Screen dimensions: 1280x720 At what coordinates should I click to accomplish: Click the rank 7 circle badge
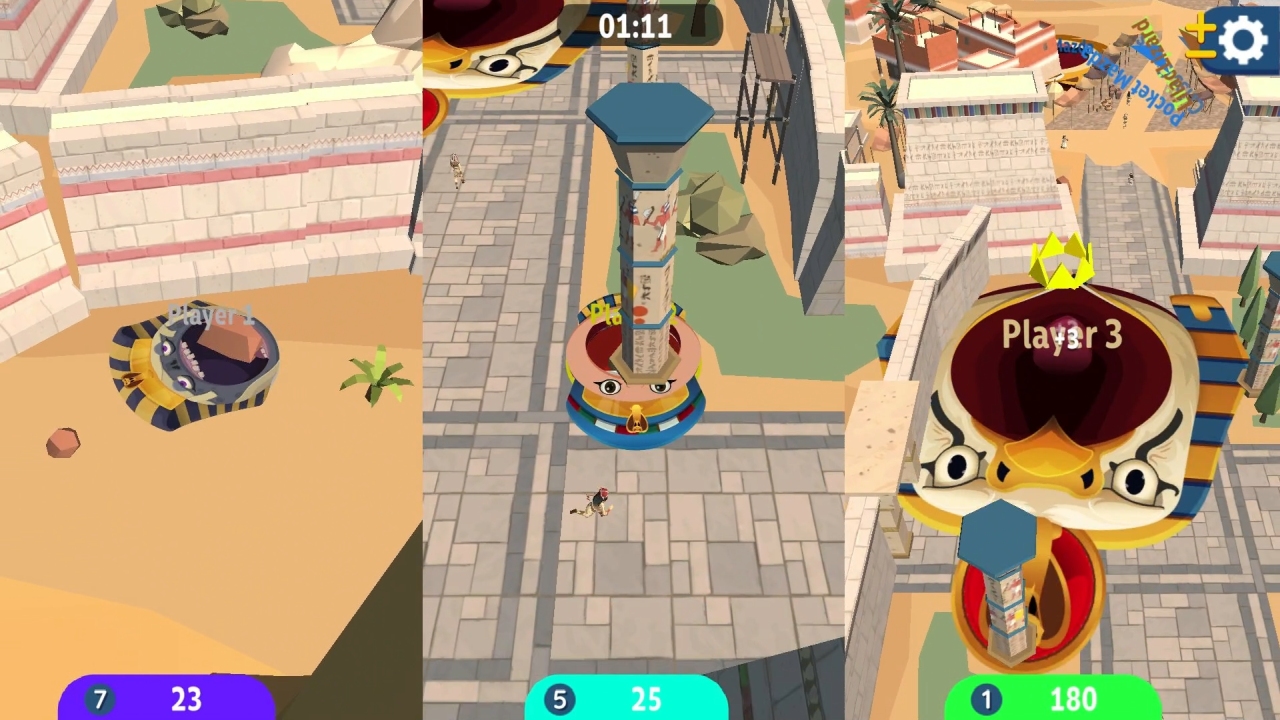pyautogui.click(x=99, y=699)
